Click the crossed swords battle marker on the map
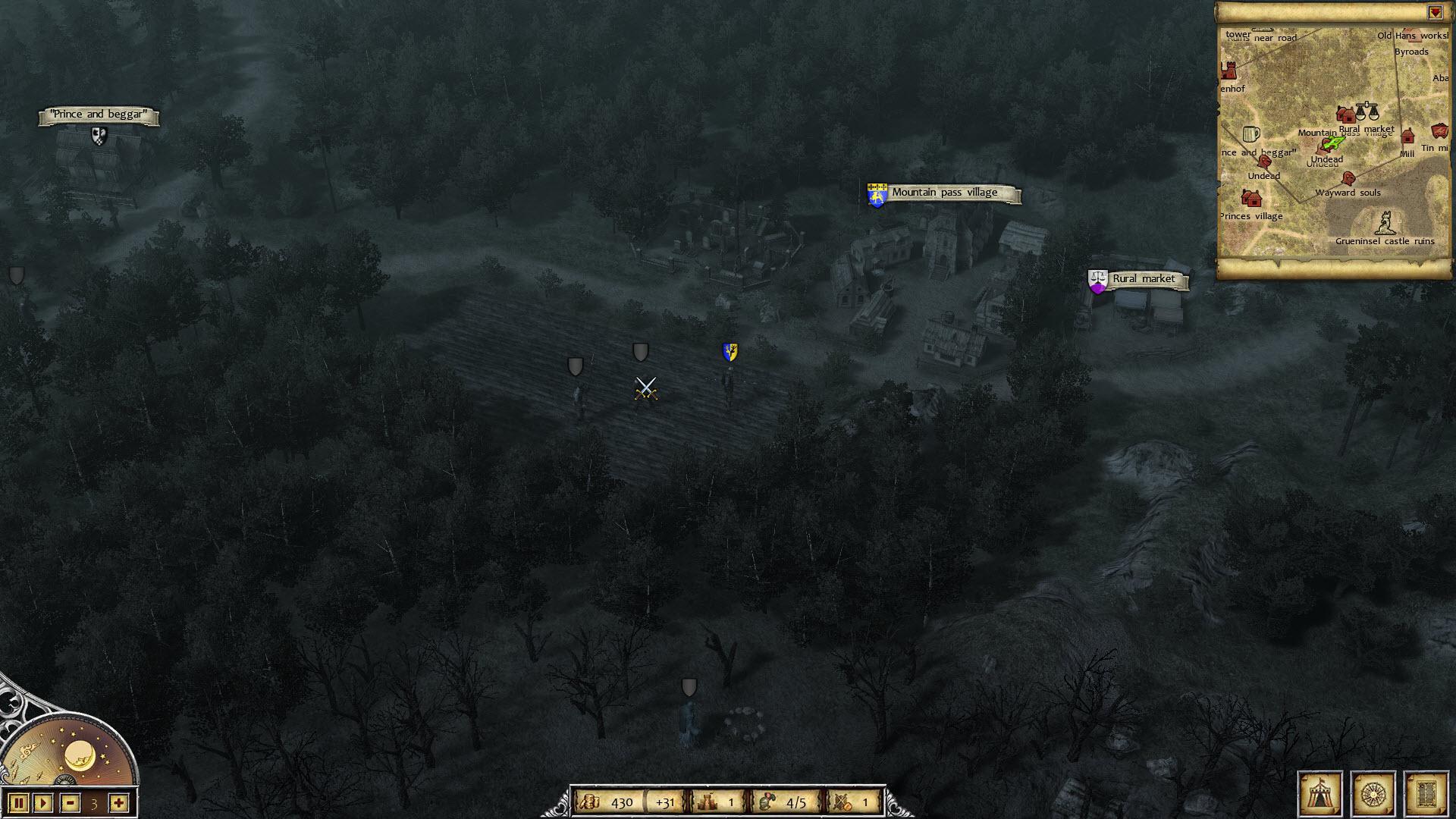Viewport: 1456px width, 819px height. tap(646, 387)
